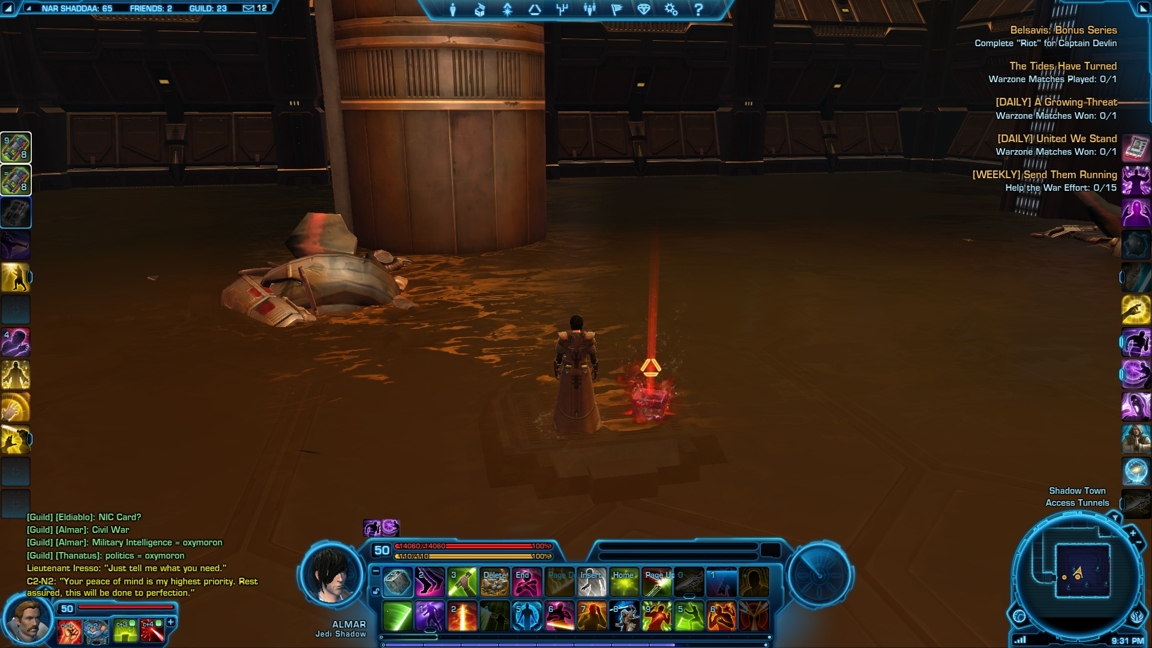
Task: Select the Belsavis: Bonus Series quest tracker entry
Action: [x=1062, y=31]
